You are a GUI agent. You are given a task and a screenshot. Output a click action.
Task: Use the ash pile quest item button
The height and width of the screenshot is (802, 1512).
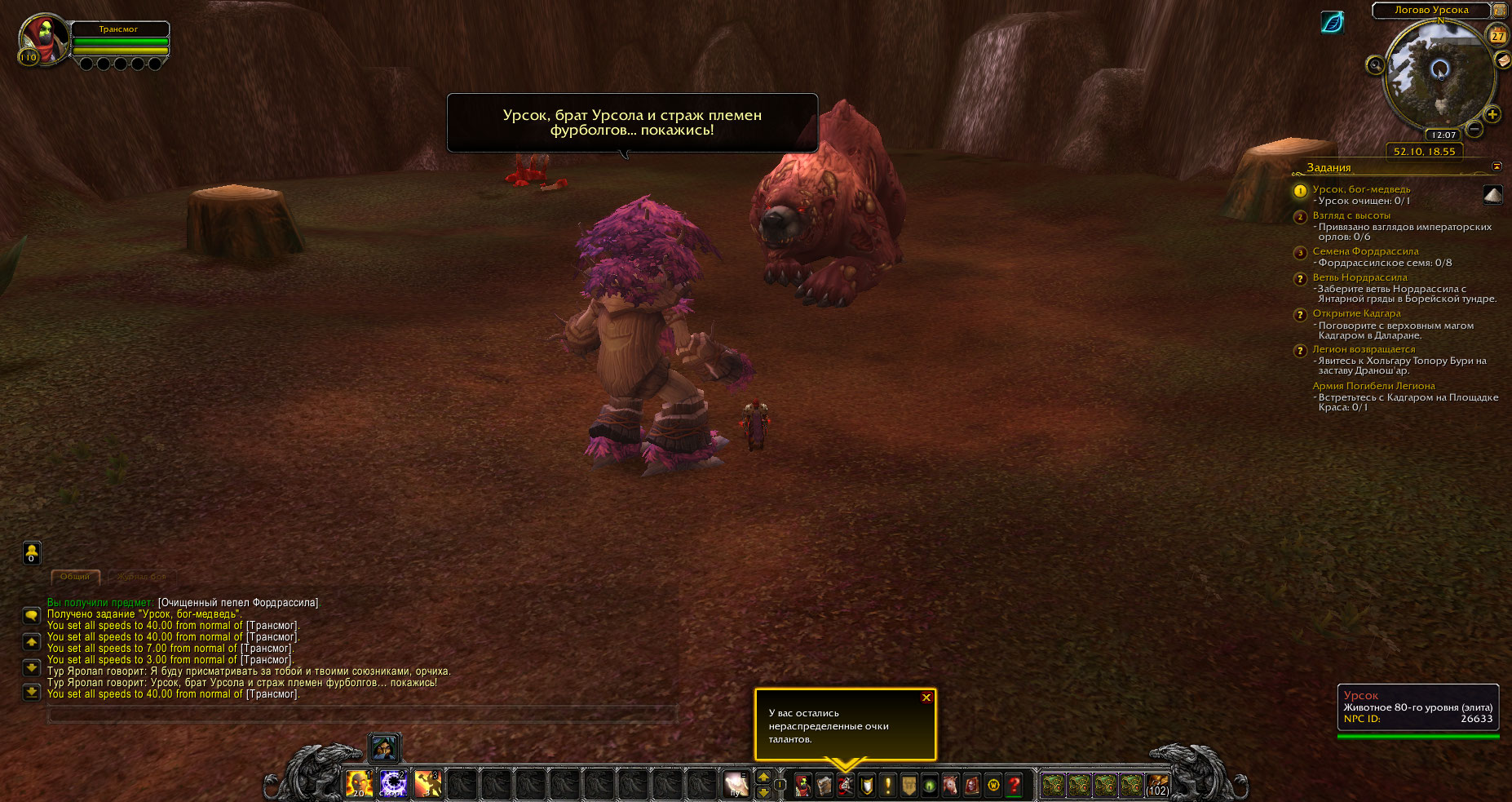pyautogui.click(x=1492, y=194)
